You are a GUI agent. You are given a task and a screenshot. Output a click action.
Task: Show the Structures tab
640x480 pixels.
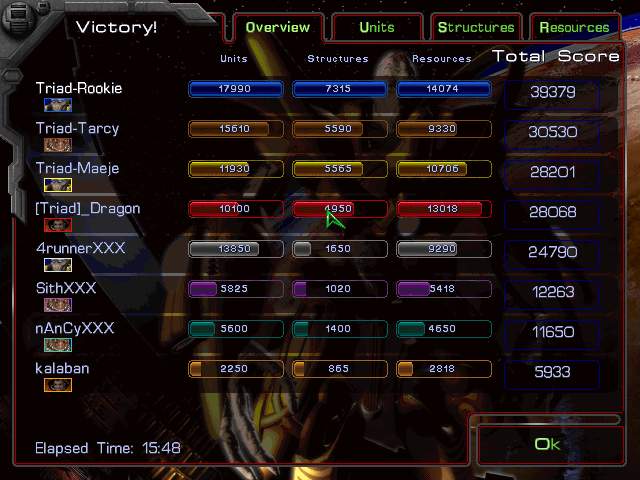tap(476, 28)
